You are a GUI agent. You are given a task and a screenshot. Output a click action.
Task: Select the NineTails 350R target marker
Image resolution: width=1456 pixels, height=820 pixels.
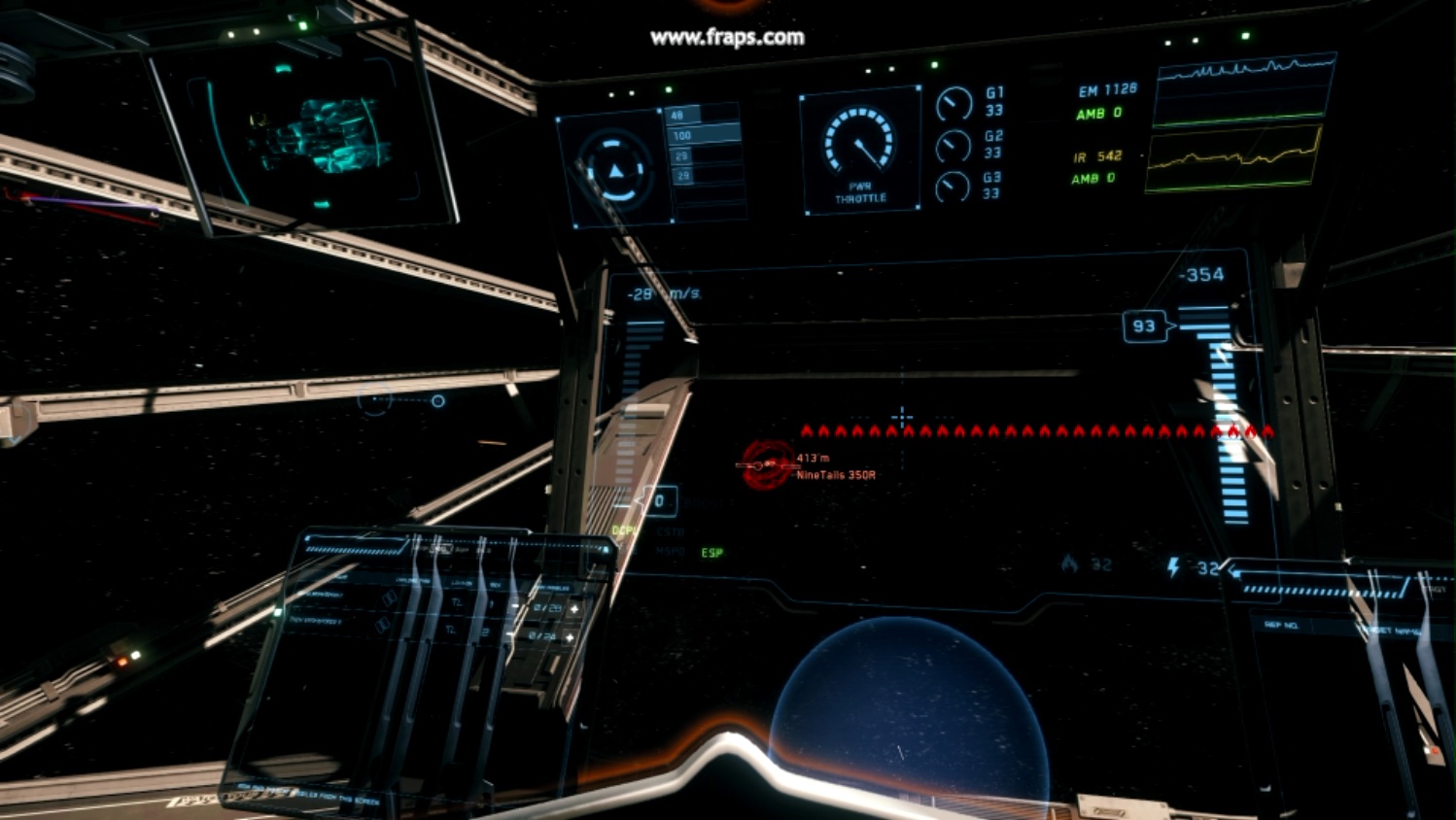pyautogui.click(x=766, y=464)
